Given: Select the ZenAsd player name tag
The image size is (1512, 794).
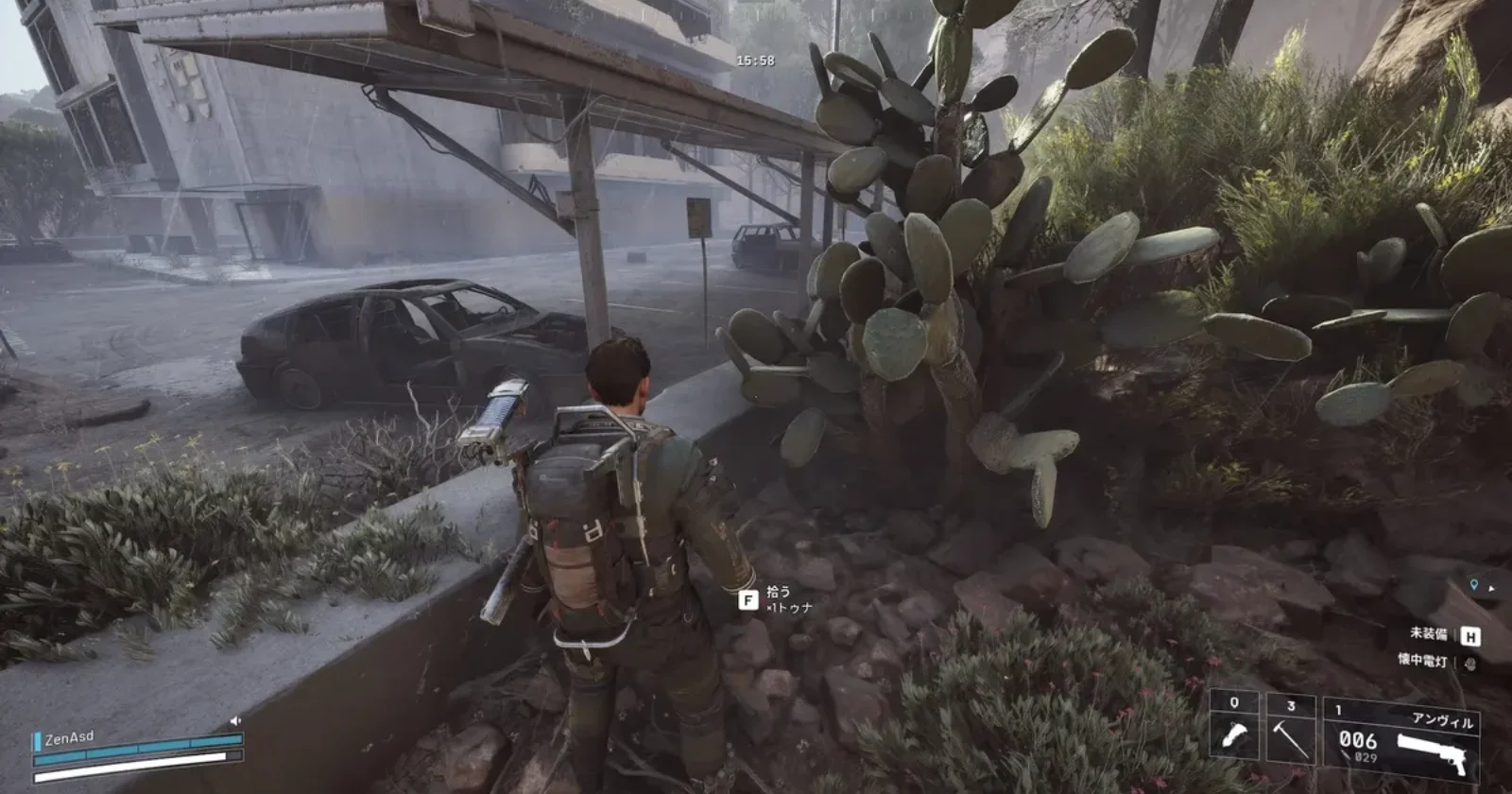Looking at the screenshot, I should click(x=69, y=738).
